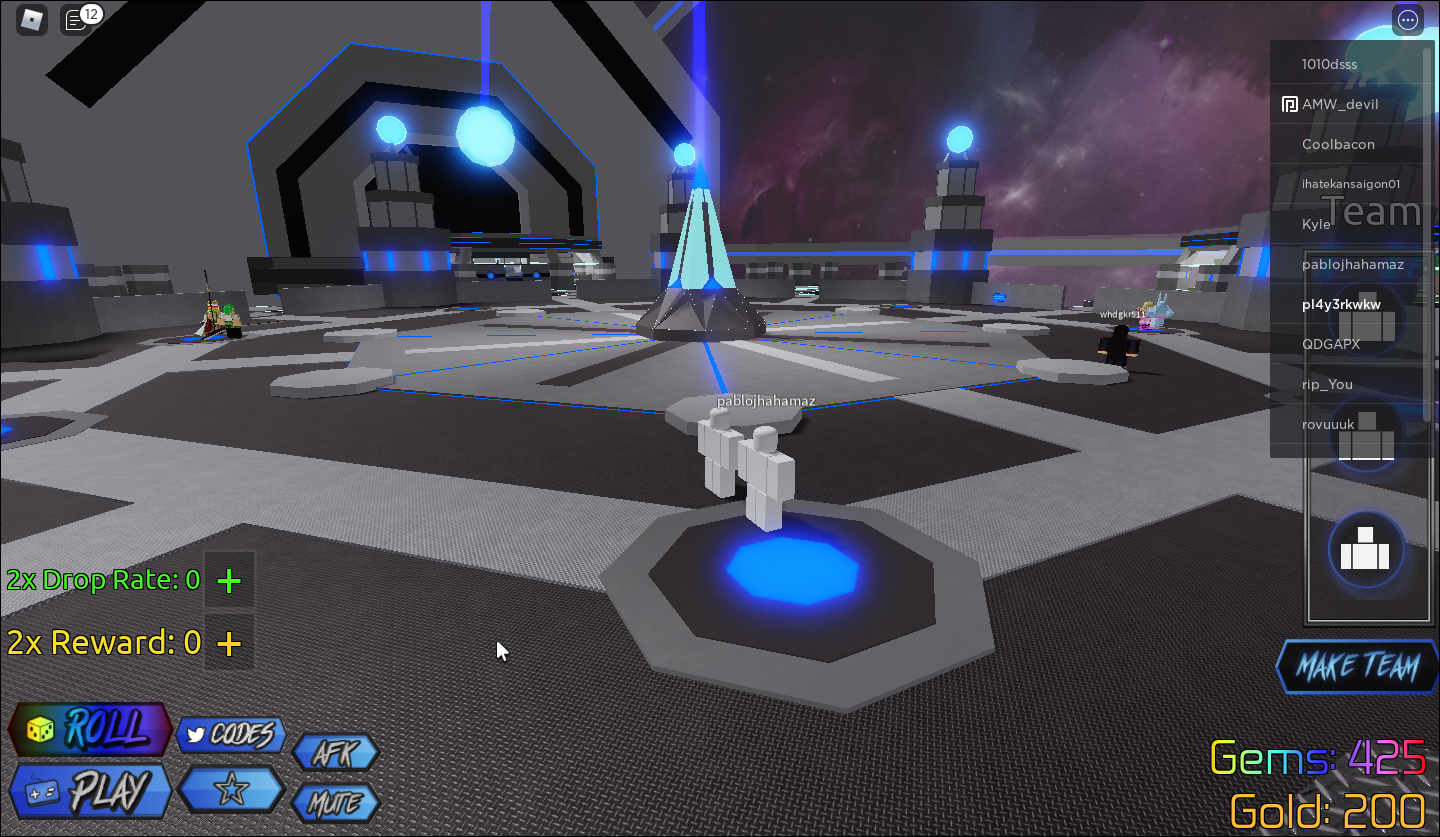1440x837 pixels.
Task: Choose rovuuuk in the player list
Action: coord(1328,424)
